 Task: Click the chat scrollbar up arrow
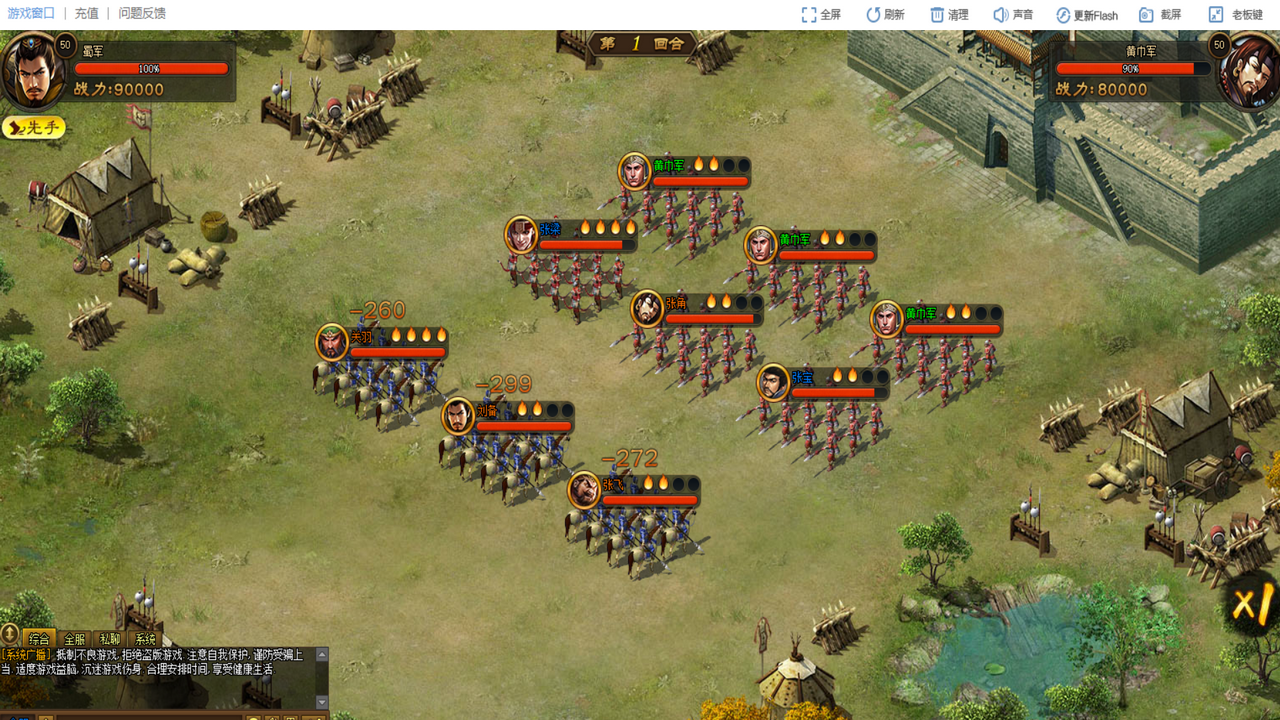[322, 655]
